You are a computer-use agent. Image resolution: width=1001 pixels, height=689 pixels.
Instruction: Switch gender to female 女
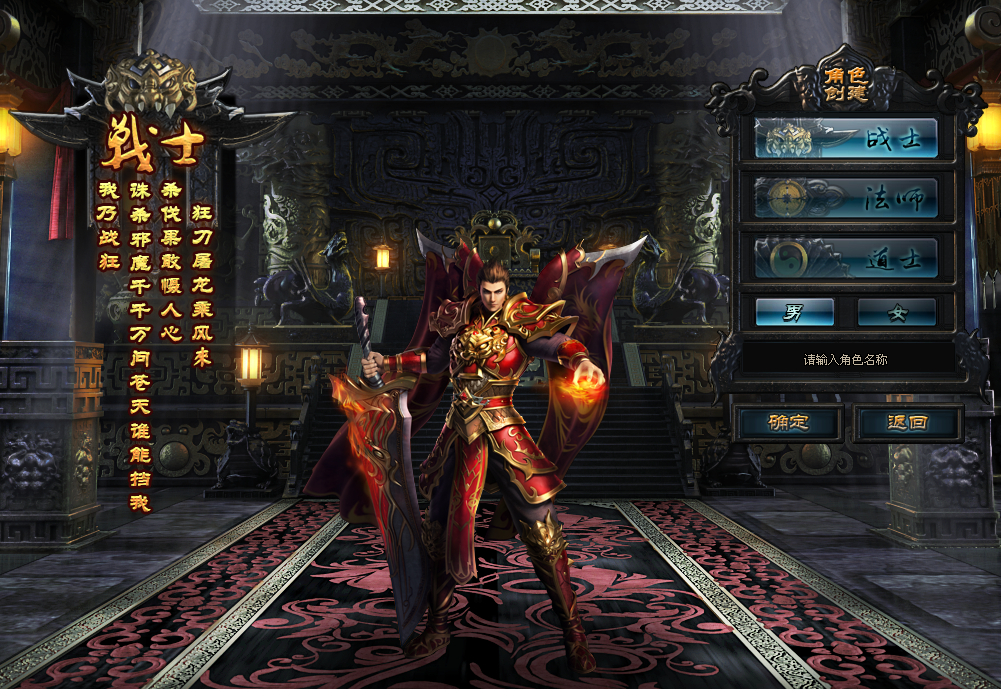pyautogui.click(x=896, y=312)
